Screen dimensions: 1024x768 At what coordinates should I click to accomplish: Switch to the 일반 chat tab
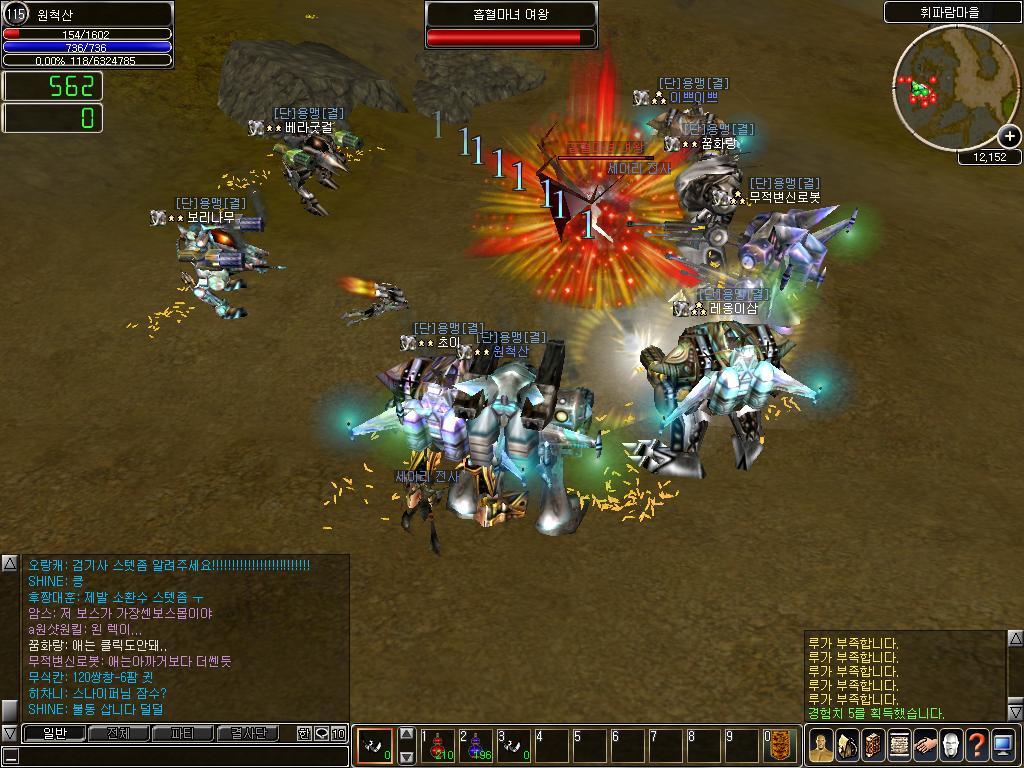coord(54,734)
